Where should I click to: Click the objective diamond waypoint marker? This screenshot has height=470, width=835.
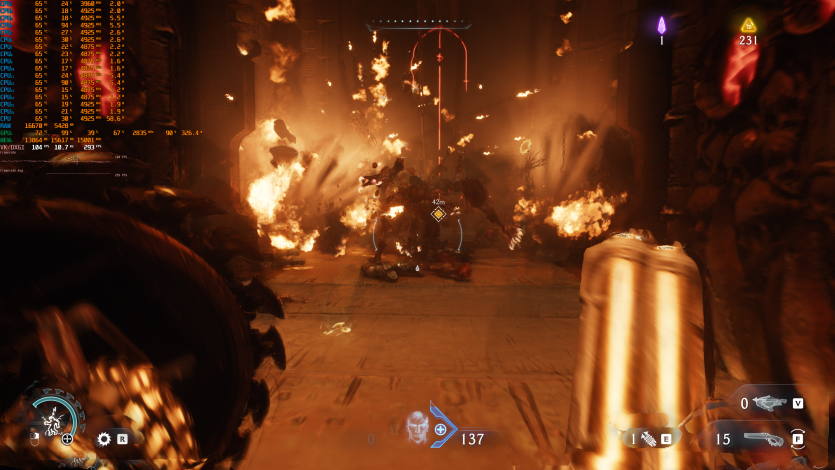tap(437, 213)
